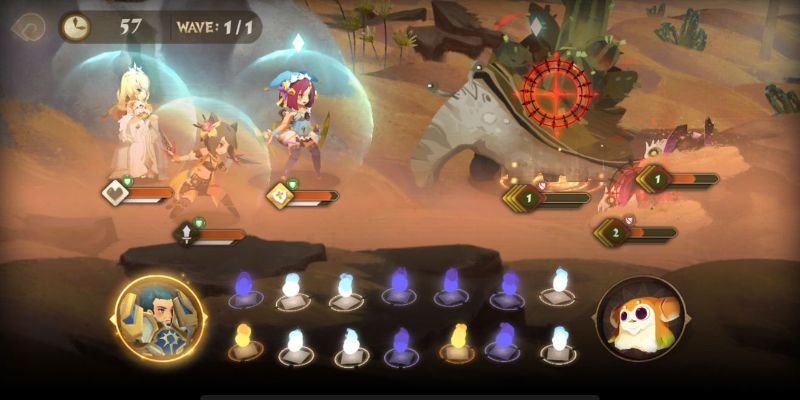Activate the blue-haired knight advisor portrait
The height and width of the screenshot is (400, 800).
click(159, 318)
